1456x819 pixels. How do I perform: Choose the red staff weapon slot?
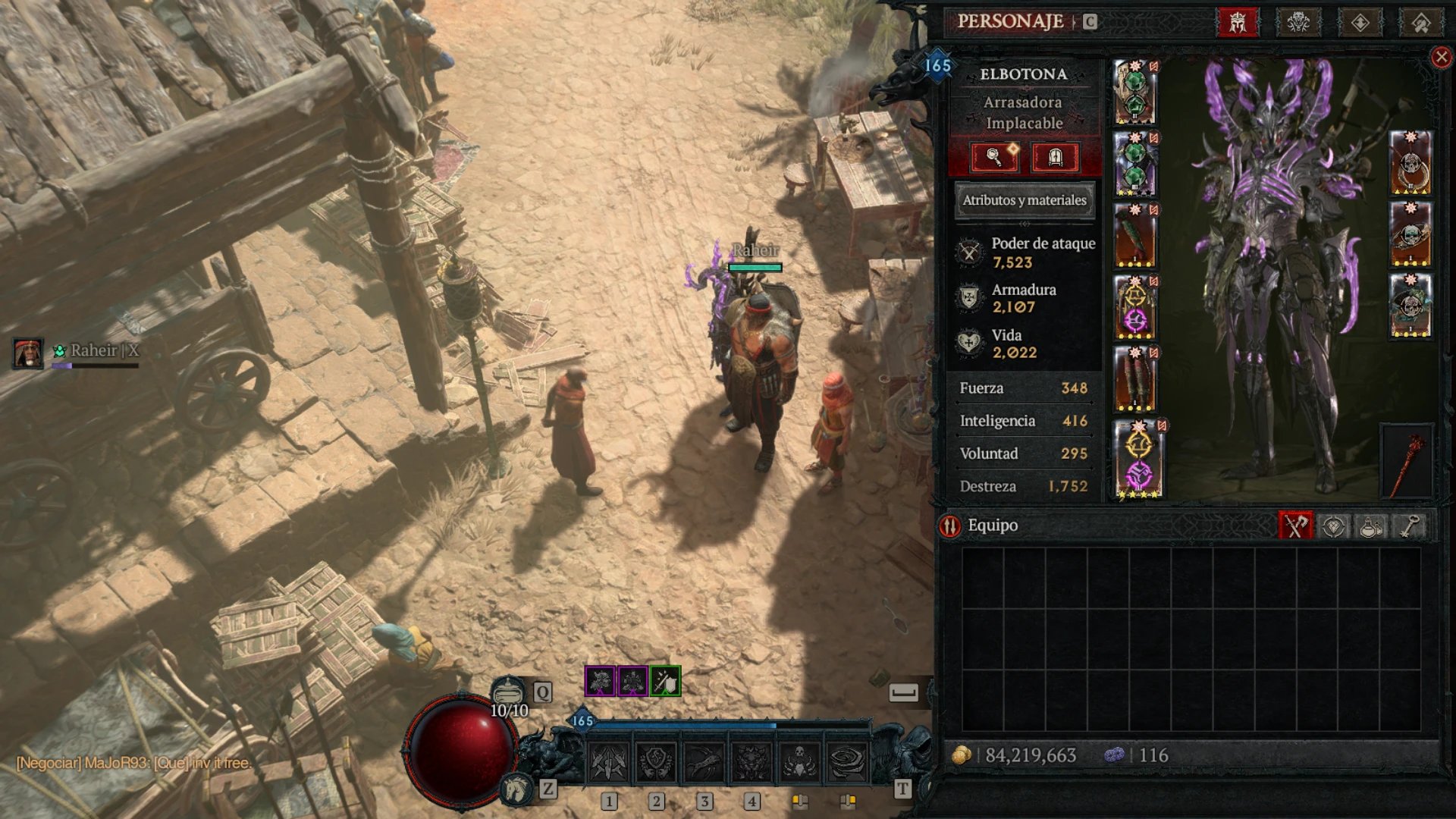tap(1407, 461)
